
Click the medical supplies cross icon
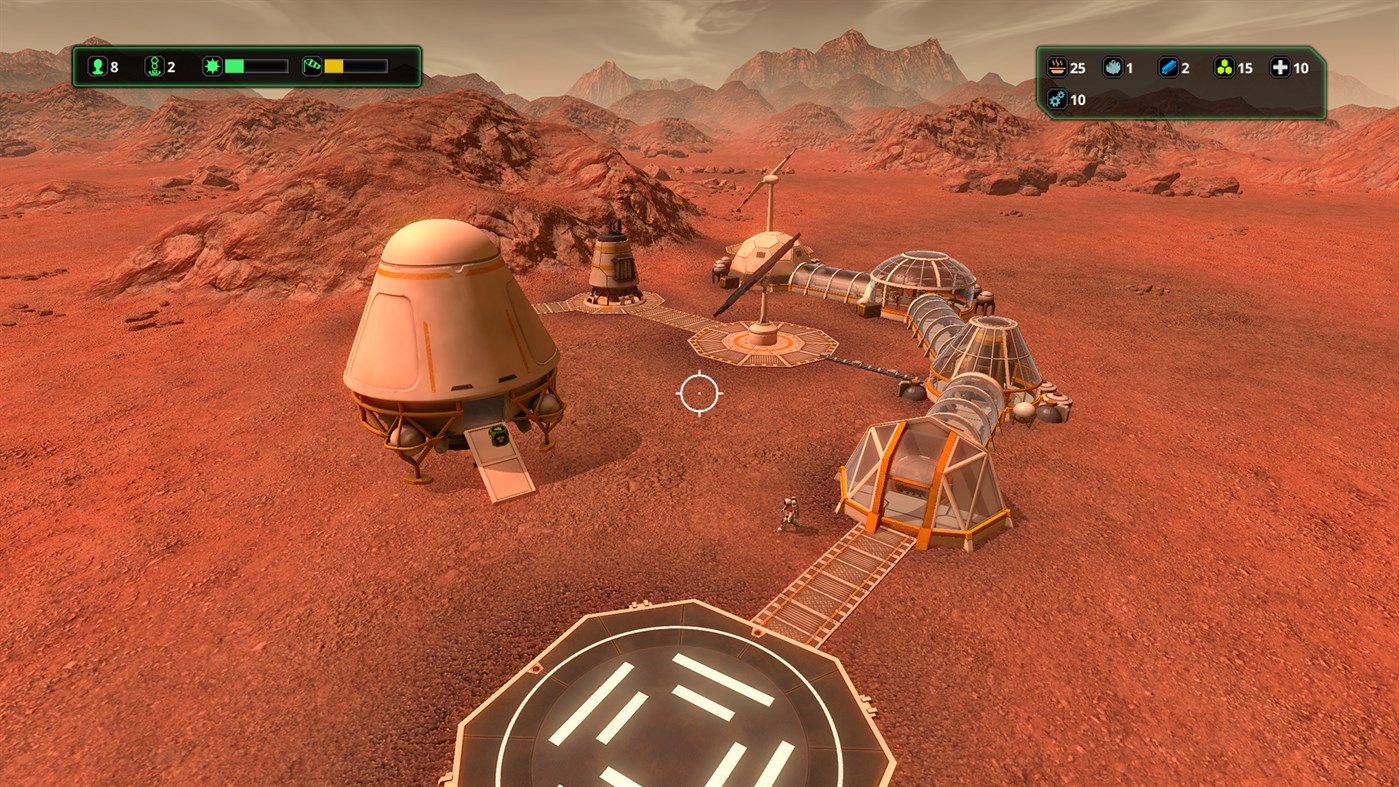(x=1283, y=68)
